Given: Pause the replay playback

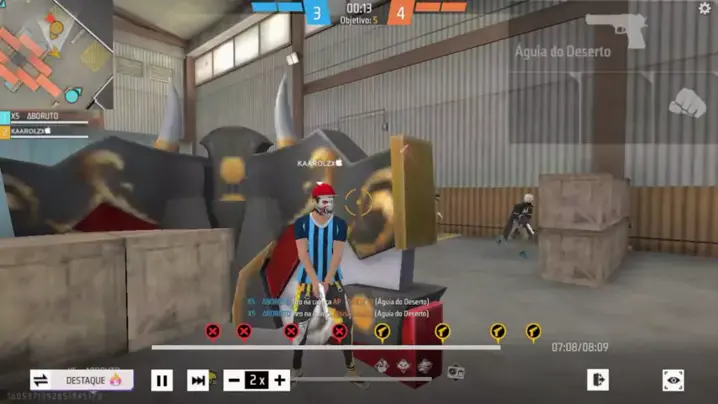Looking at the screenshot, I should (x=162, y=380).
